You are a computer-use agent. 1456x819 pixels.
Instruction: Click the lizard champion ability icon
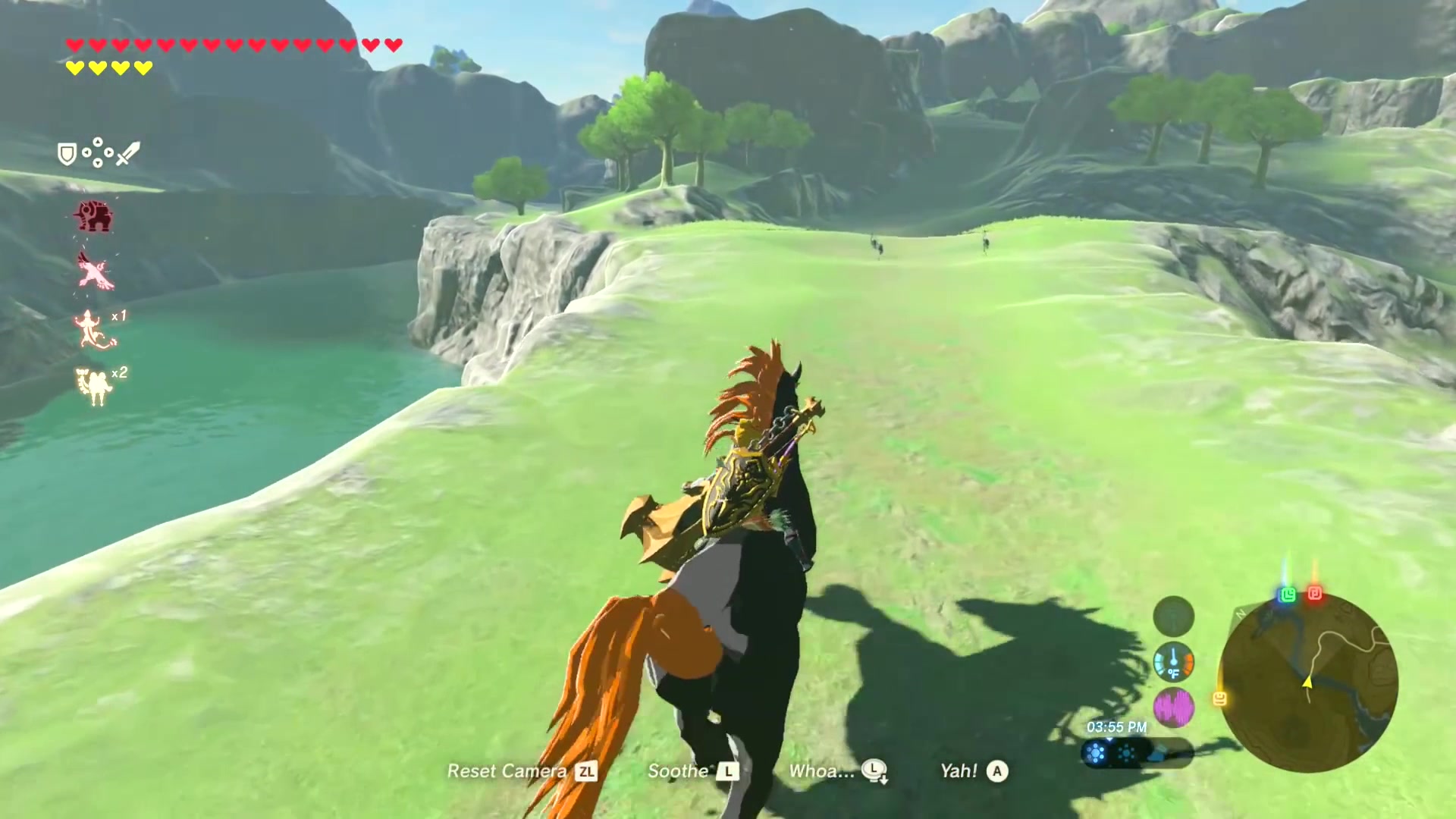[93, 329]
